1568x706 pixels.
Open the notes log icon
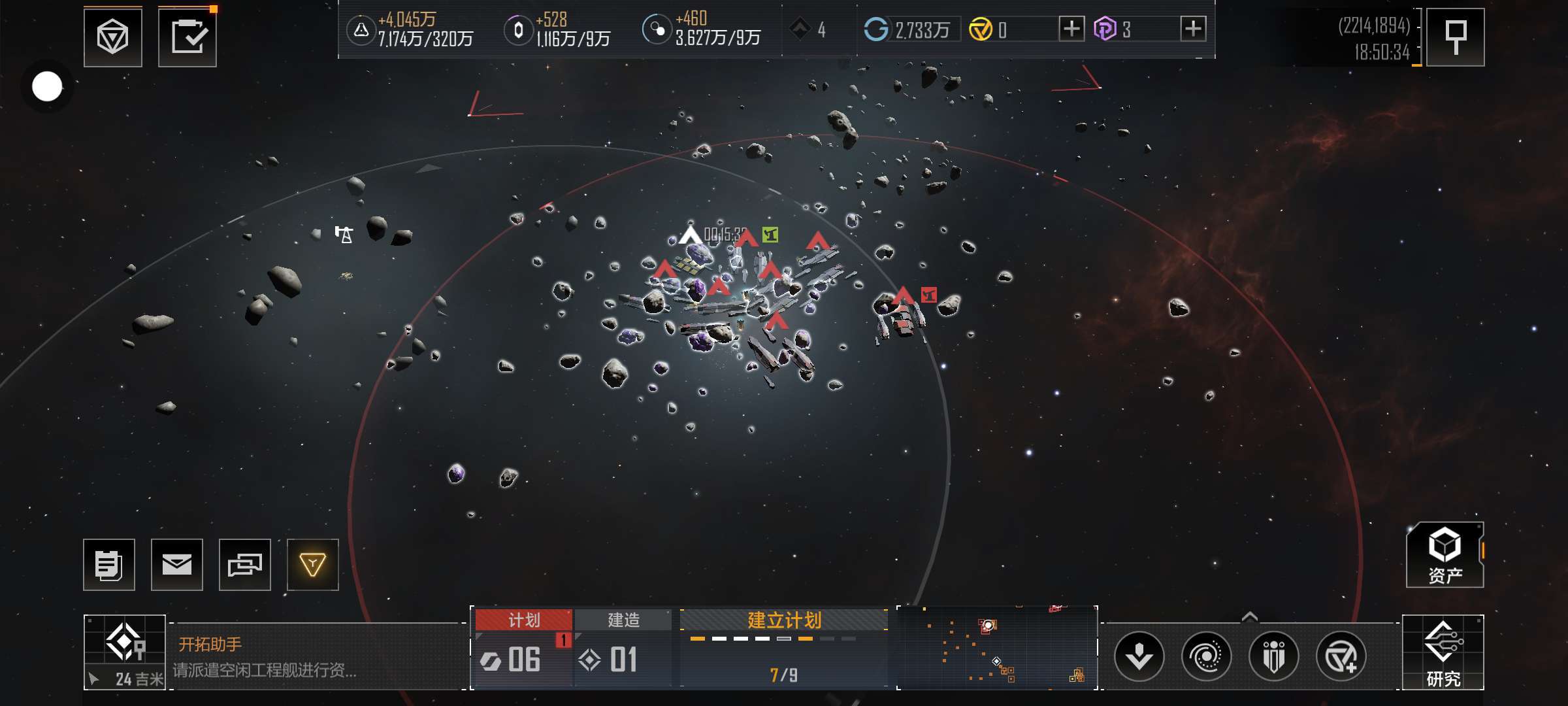(109, 565)
